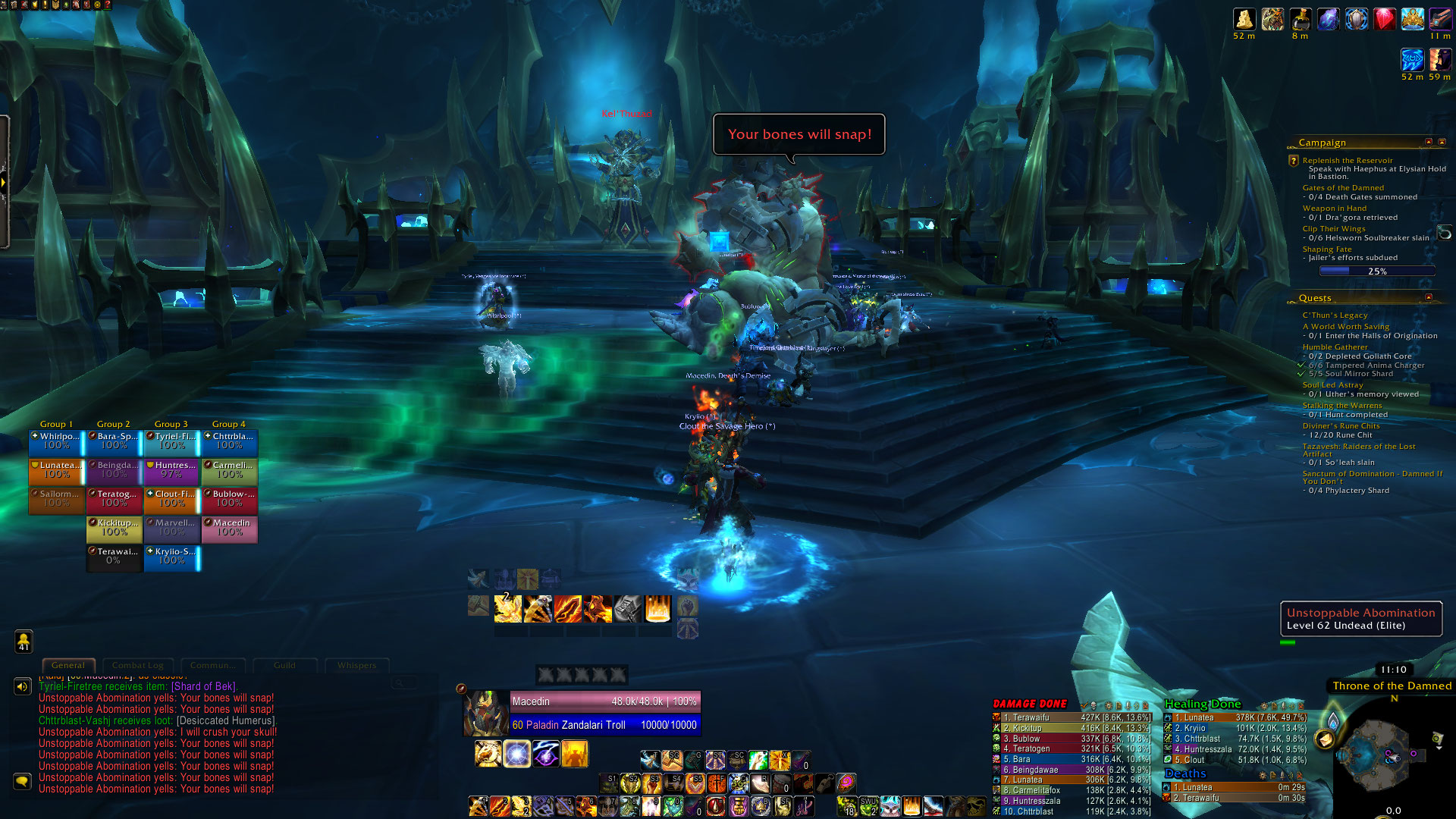Image resolution: width=1456 pixels, height=819 pixels.
Task: Open the C'Thun's Legacy quest
Action: [1335, 315]
